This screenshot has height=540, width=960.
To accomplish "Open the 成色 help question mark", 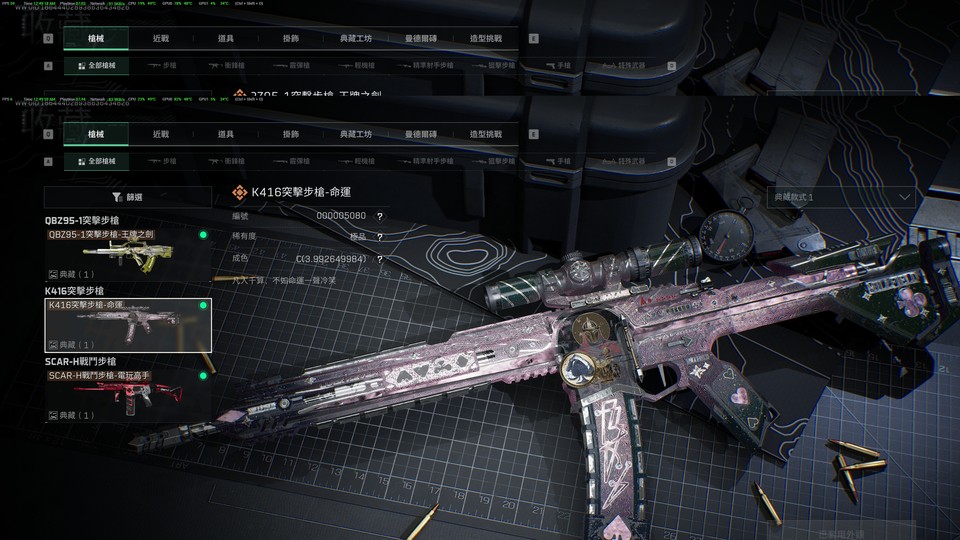I will [x=380, y=259].
